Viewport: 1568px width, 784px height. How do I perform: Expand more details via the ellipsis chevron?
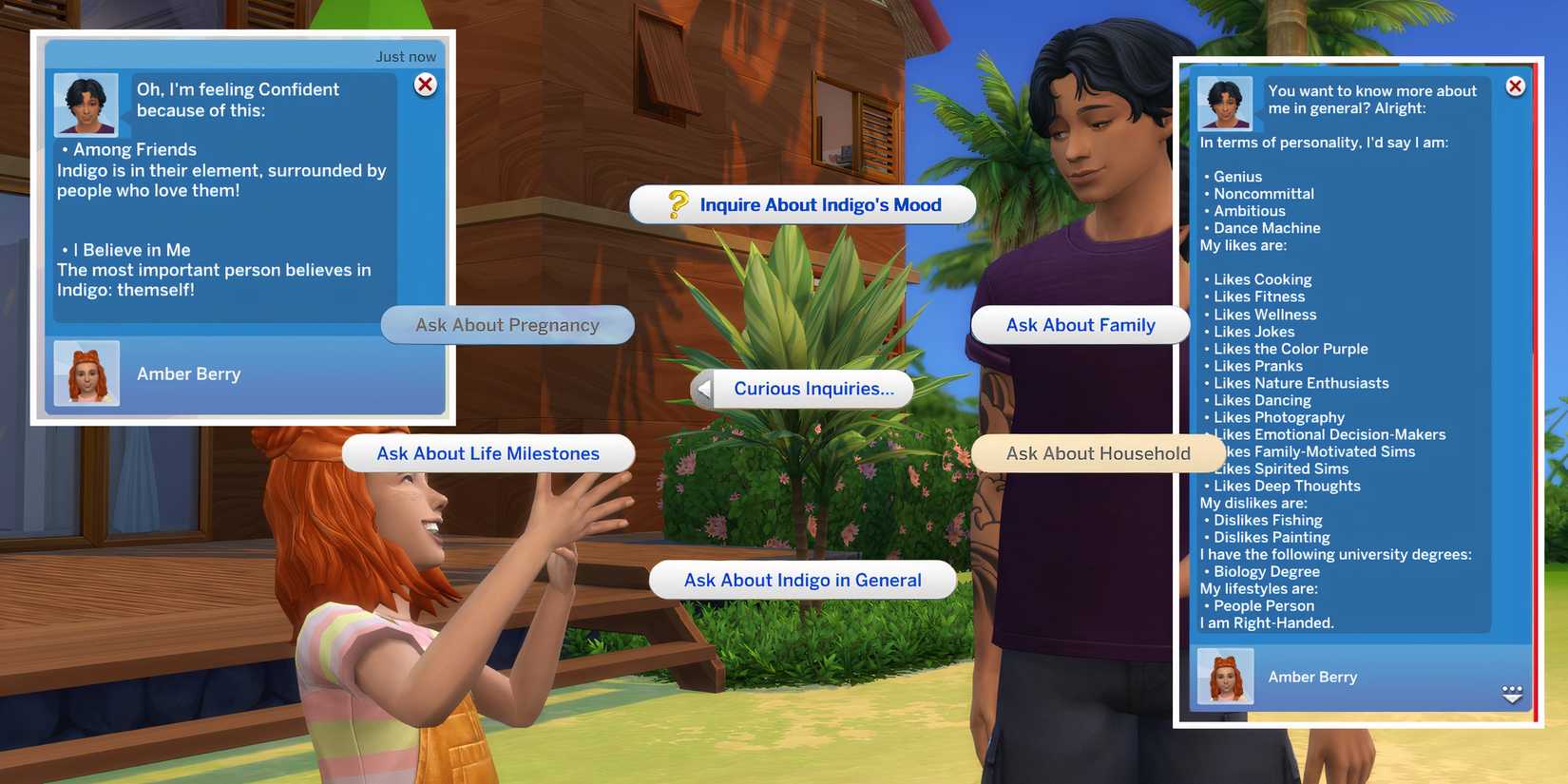(1513, 695)
